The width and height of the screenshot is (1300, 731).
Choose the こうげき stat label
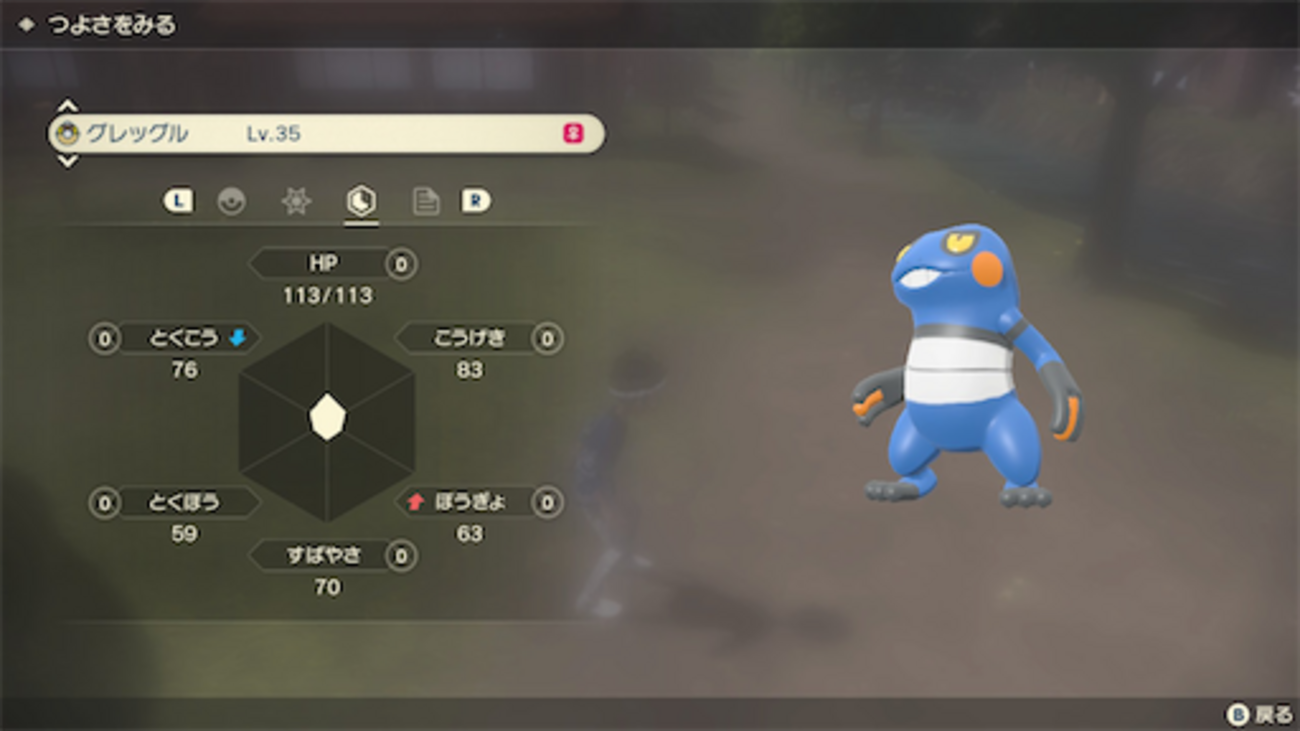coord(469,339)
